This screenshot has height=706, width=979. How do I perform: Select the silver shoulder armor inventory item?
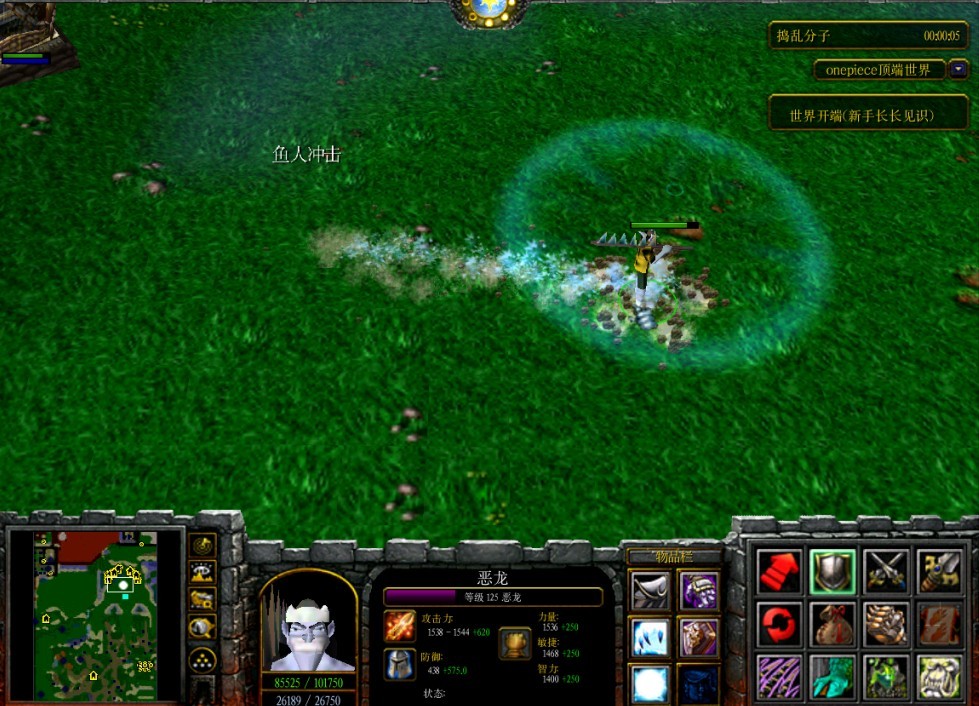click(x=650, y=591)
